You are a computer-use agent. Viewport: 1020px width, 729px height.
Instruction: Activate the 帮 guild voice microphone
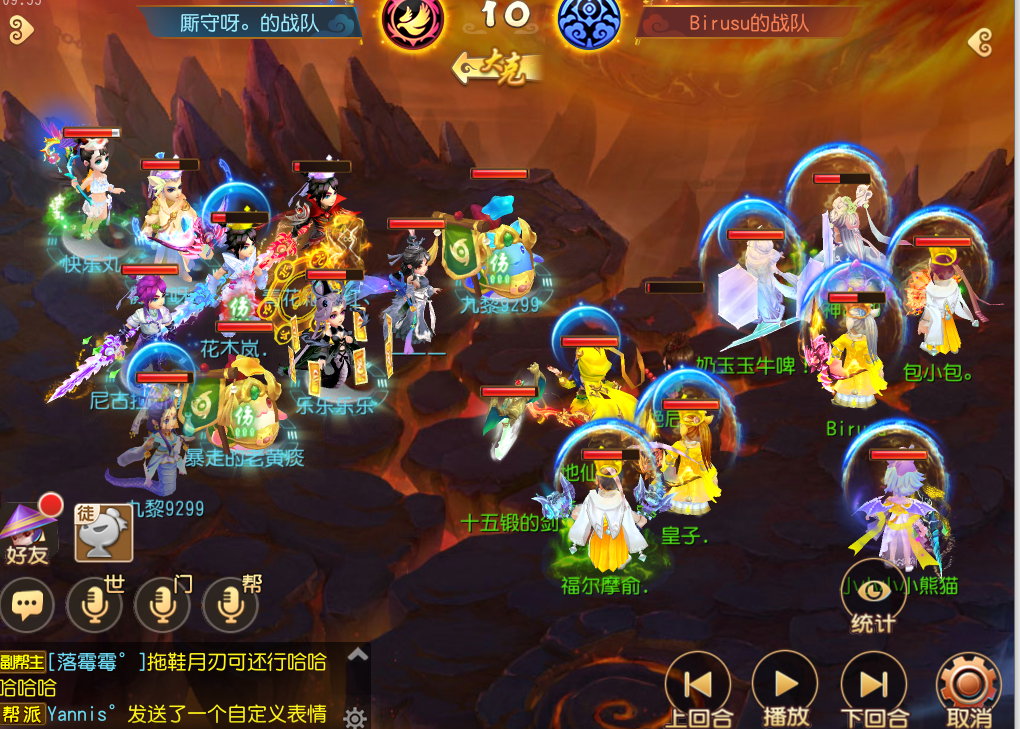(230, 604)
